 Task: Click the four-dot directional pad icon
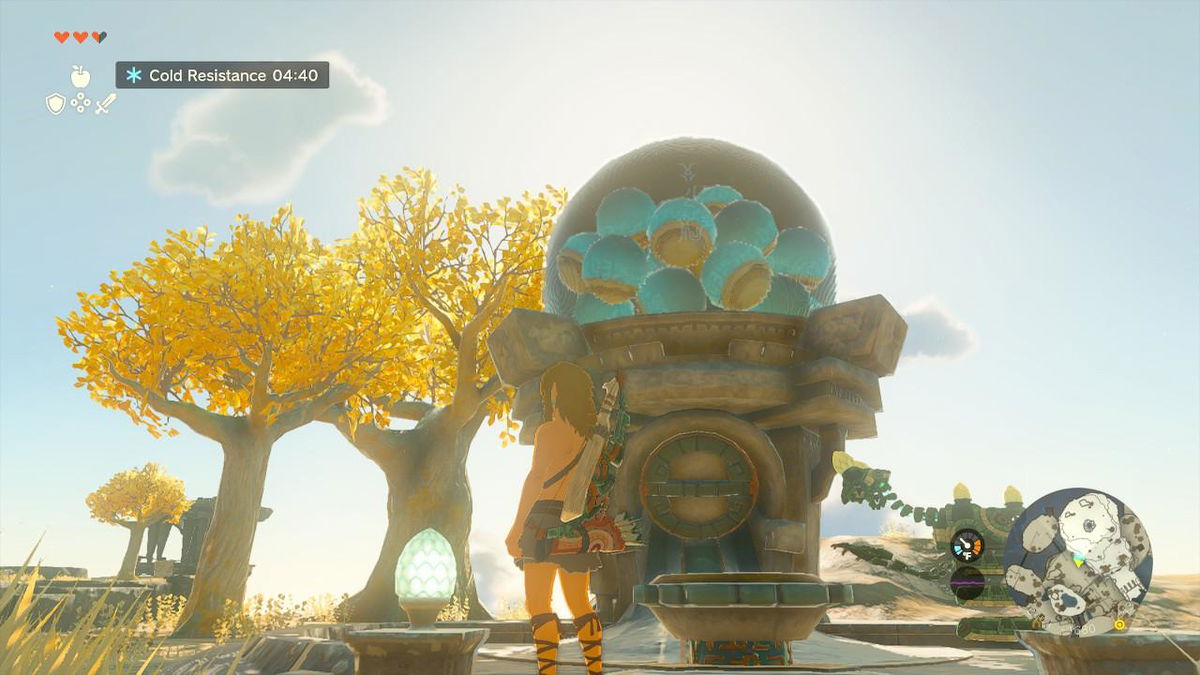(81, 103)
